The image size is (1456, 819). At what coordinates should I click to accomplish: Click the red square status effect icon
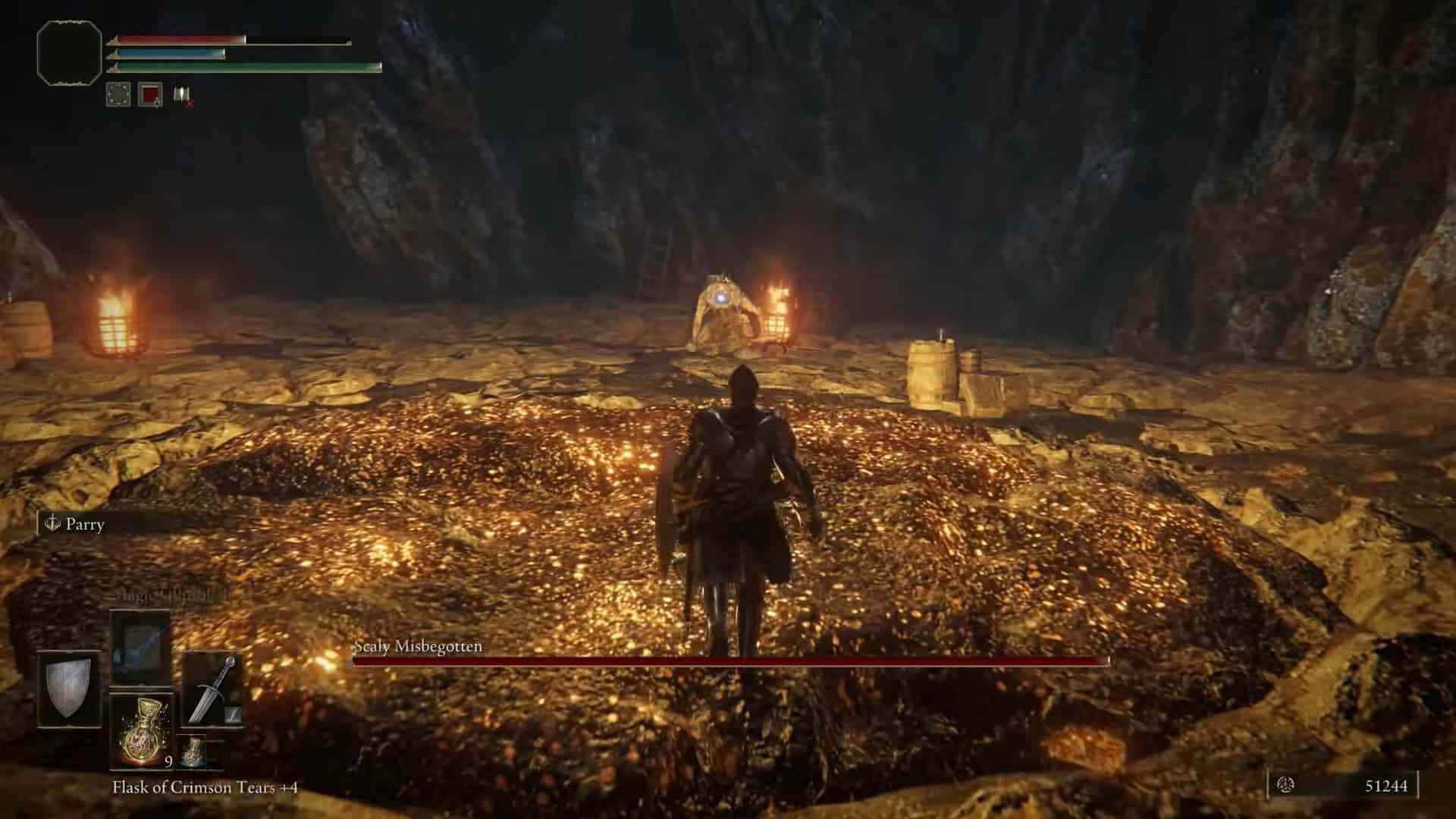point(150,94)
